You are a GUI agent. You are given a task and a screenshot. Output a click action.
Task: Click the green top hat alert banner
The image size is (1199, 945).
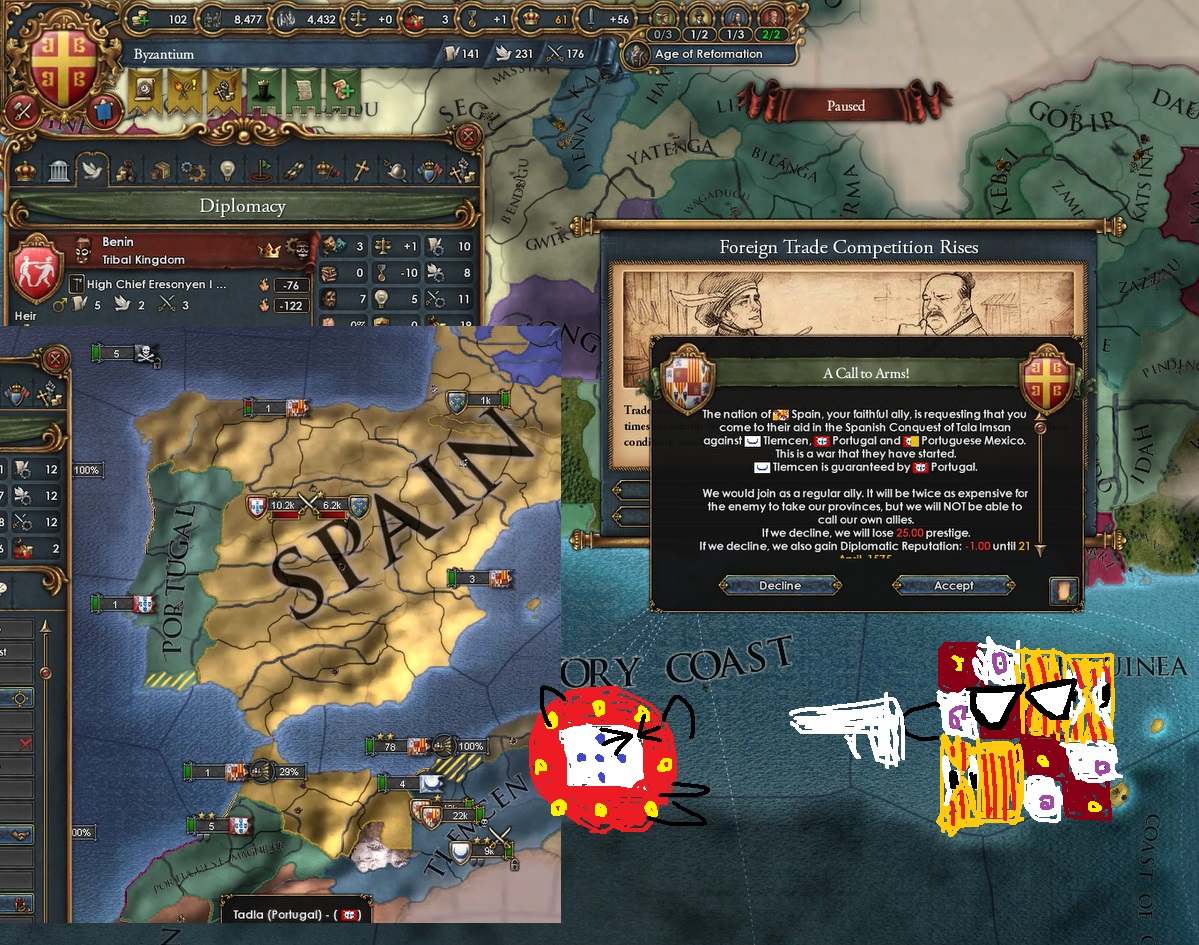click(262, 88)
